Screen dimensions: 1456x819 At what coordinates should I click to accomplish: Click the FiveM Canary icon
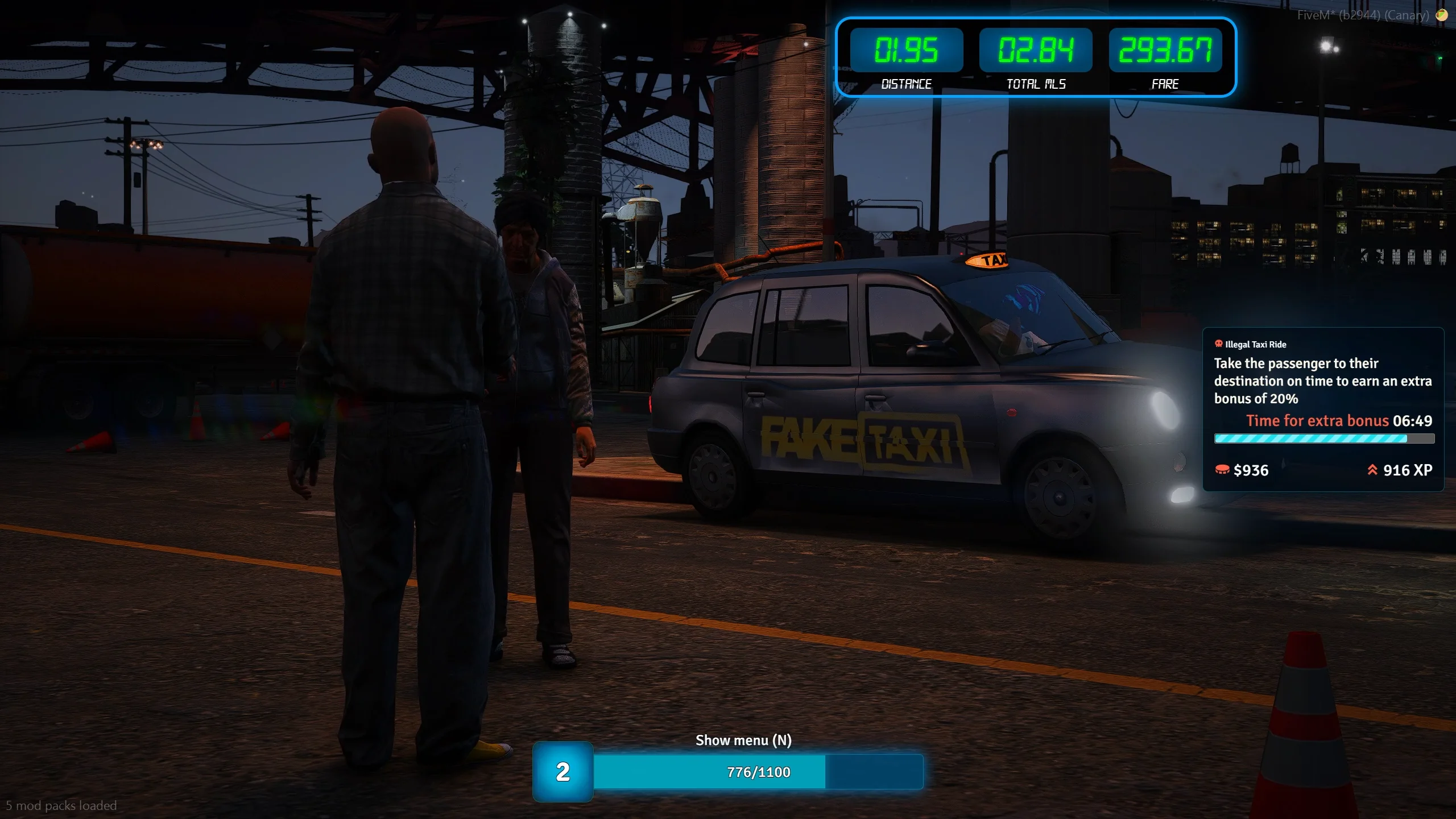pyautogui.click(x=1441, y=15)
